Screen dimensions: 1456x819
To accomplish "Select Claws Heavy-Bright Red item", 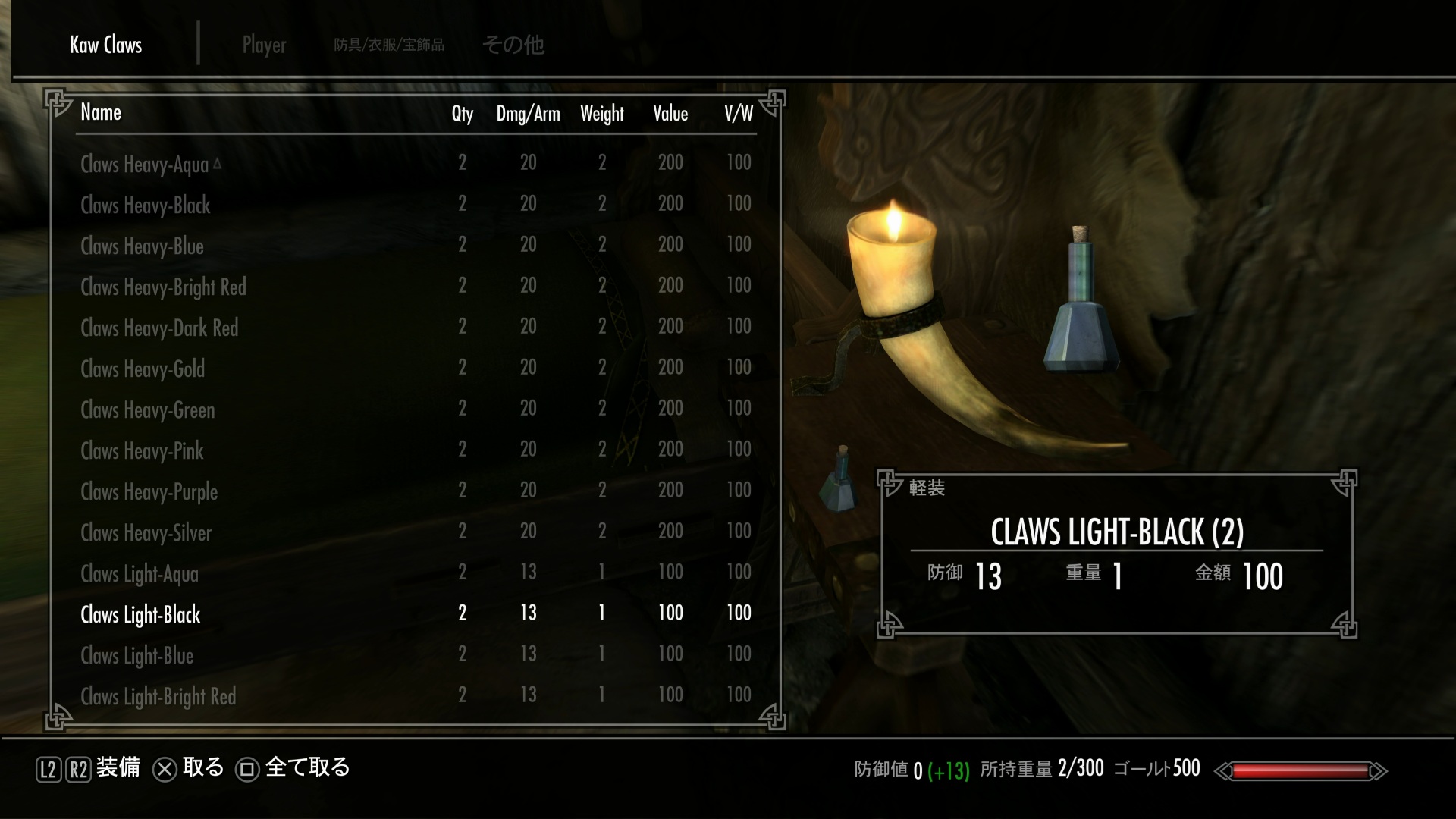I will point(163,287).
